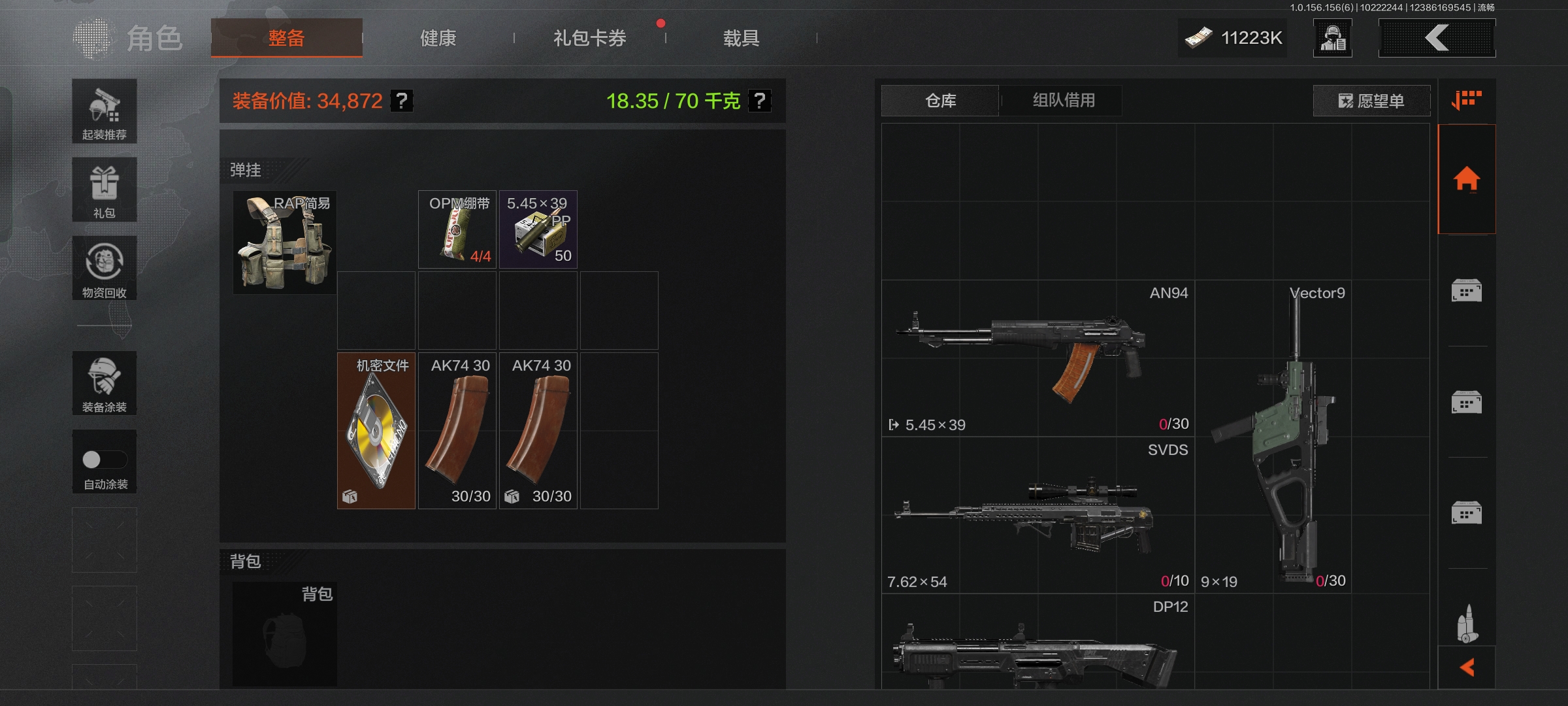
Task: Switch to the 载具 tab
Action: coord(741,38)
